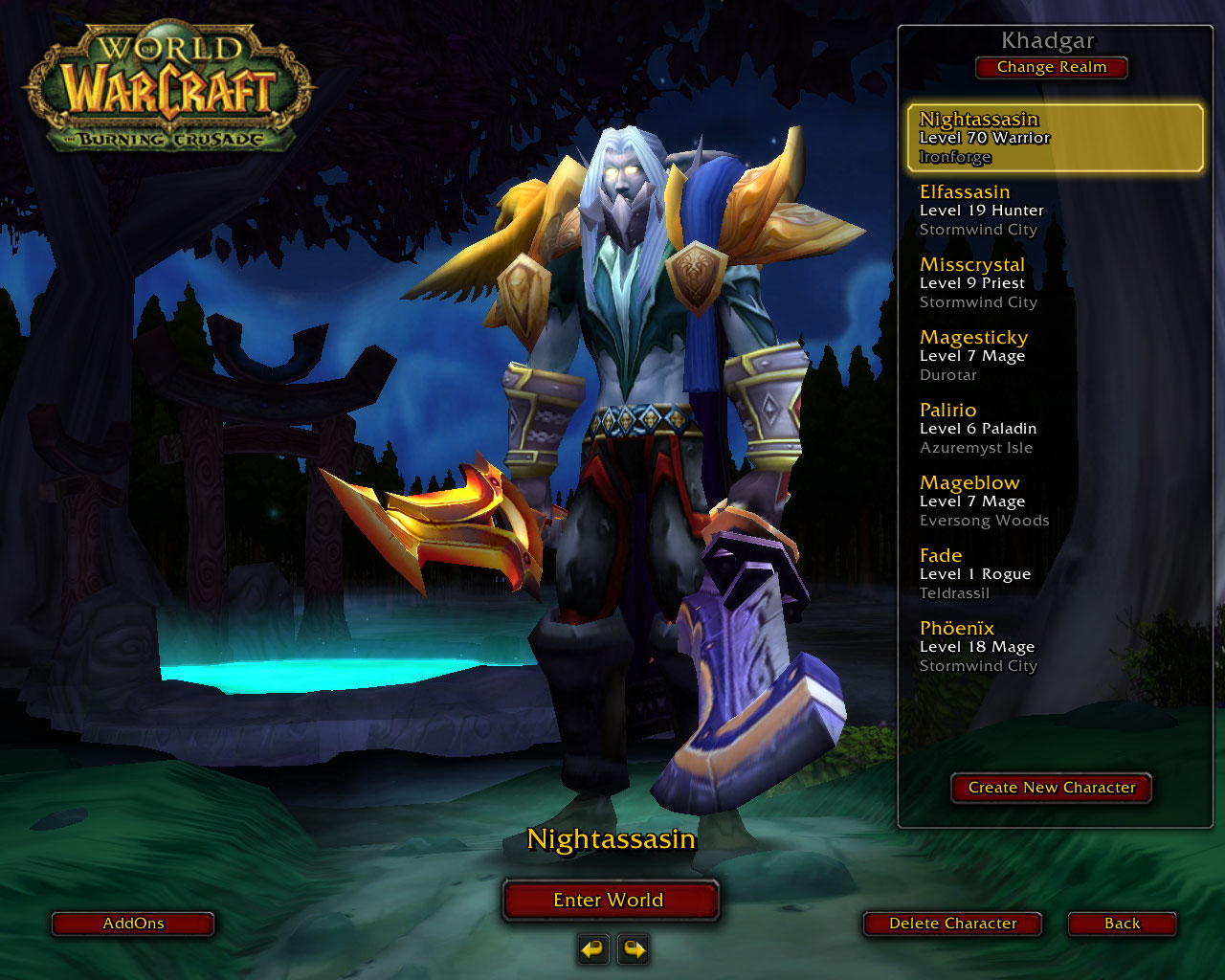Rotate character with the left arrow button
Image resolution: width=1225 pixels, height=980 pixels.
(593, 949)
